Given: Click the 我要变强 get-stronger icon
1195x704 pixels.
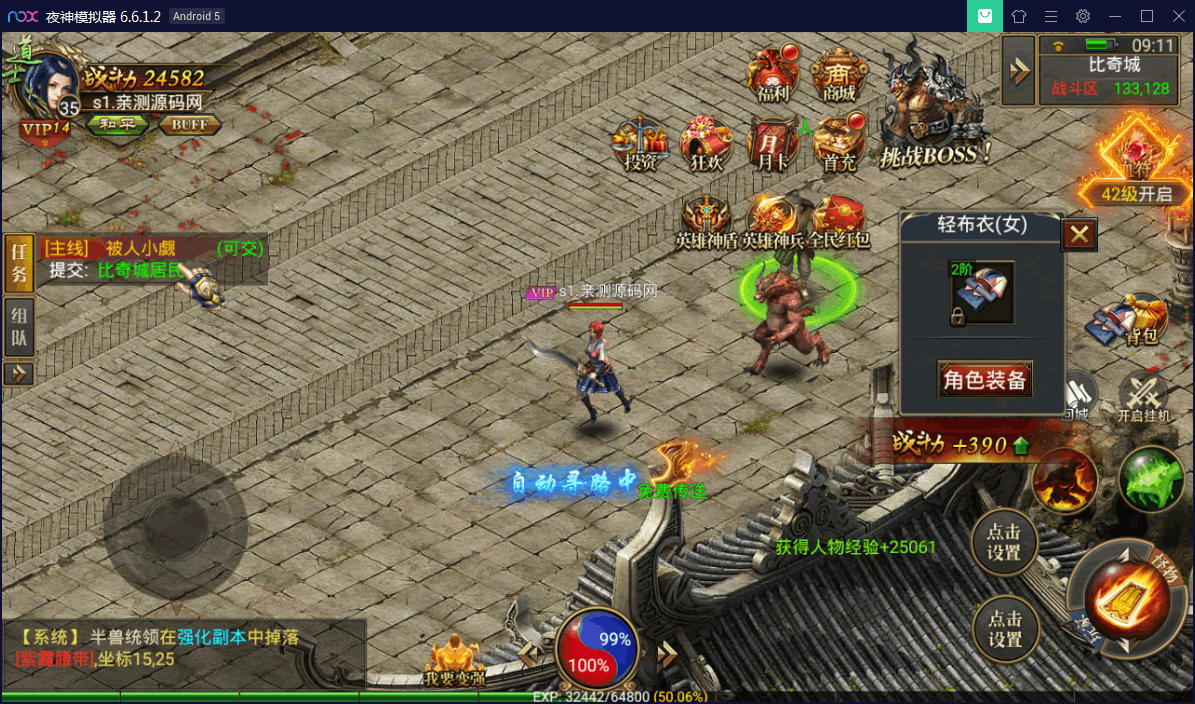Looking at the screenshot, I should 455,662.
